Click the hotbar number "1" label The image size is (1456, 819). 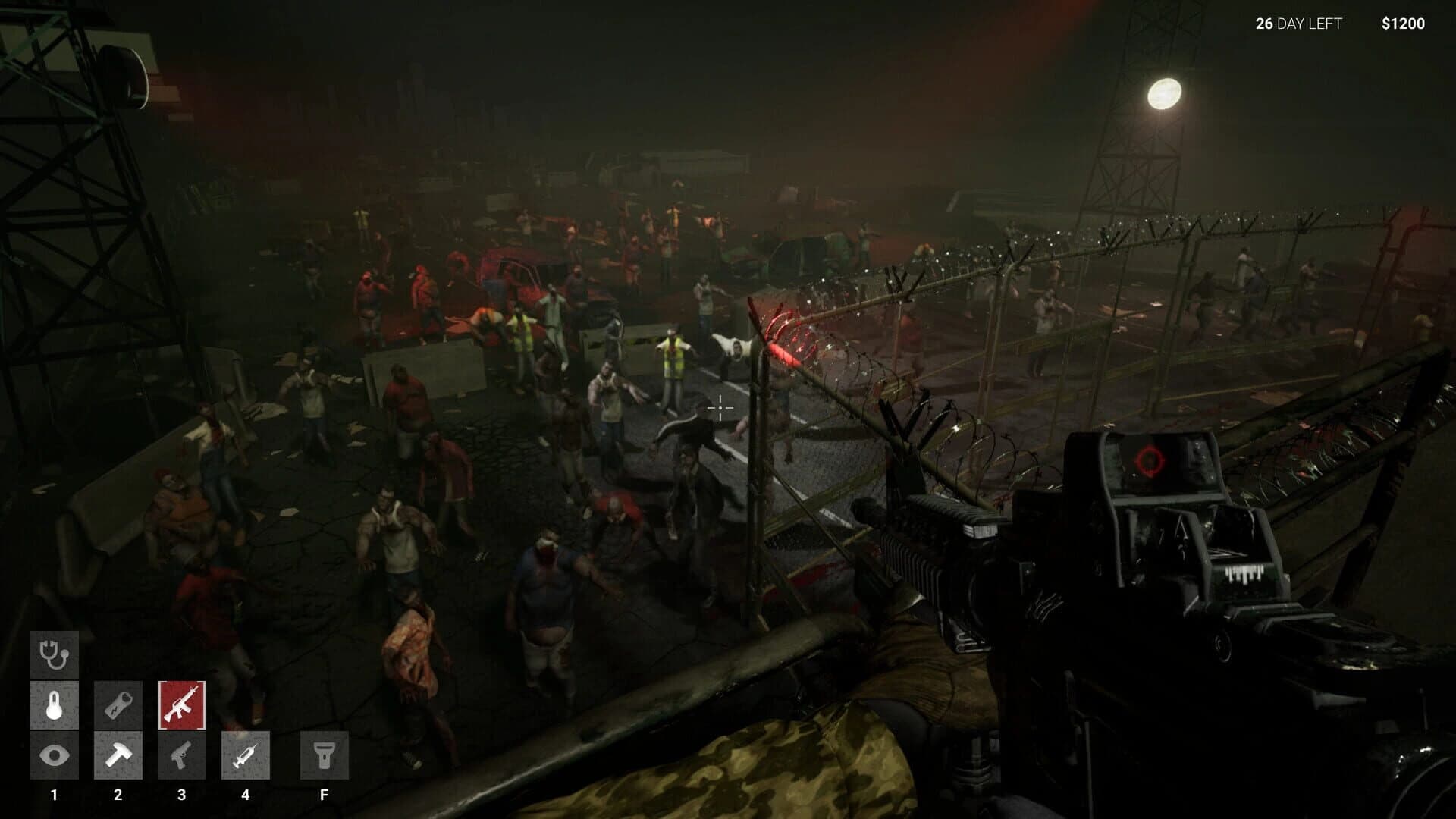point(53,795)
